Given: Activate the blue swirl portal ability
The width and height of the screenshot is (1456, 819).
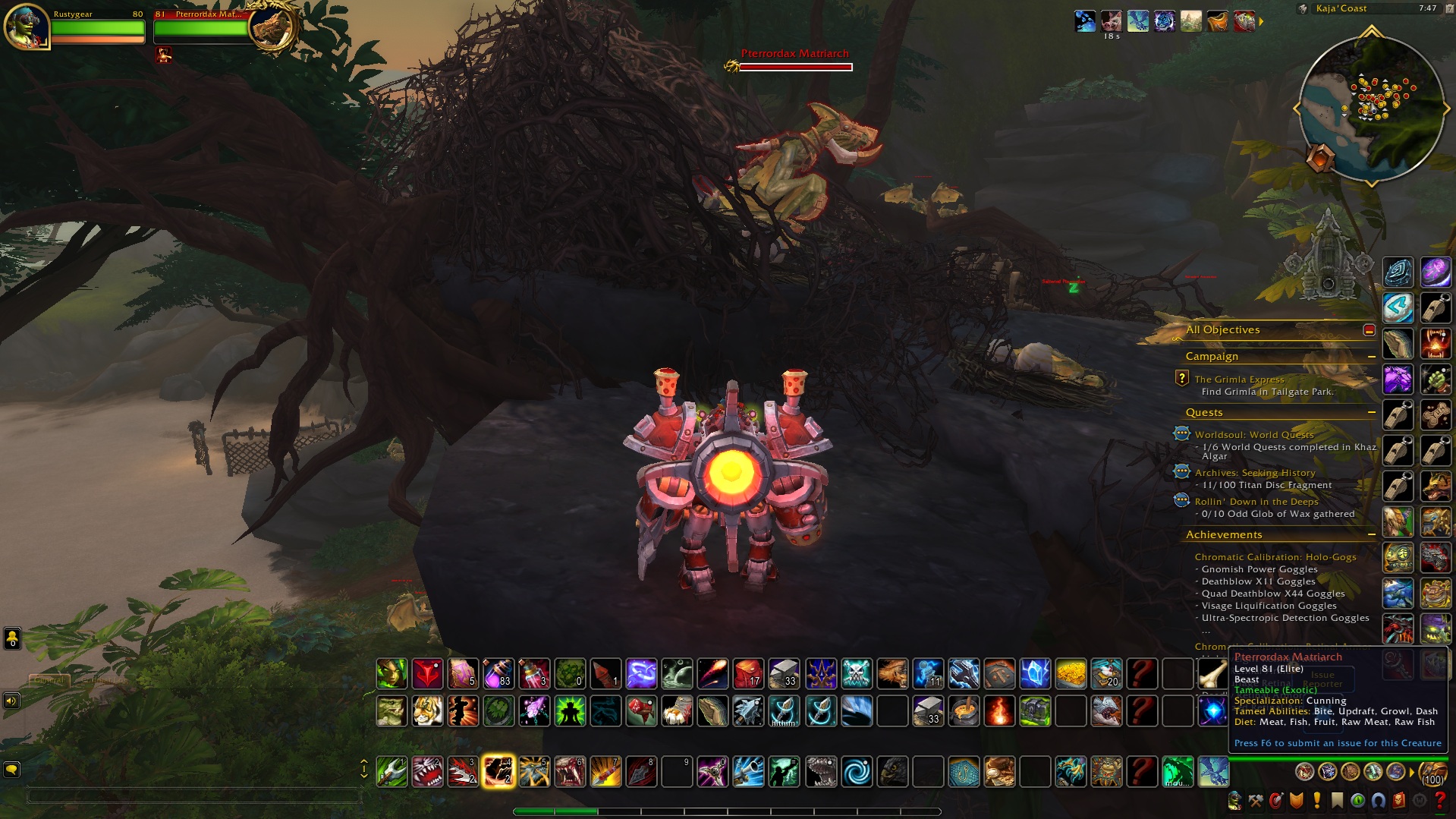Looking at the screenshot, I should pos(857,772).
